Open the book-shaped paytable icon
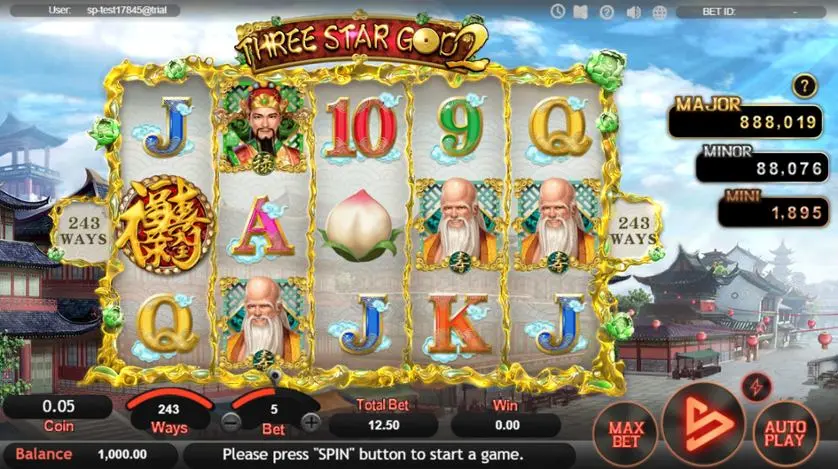 pyautogui.click(x=582, y=12)
